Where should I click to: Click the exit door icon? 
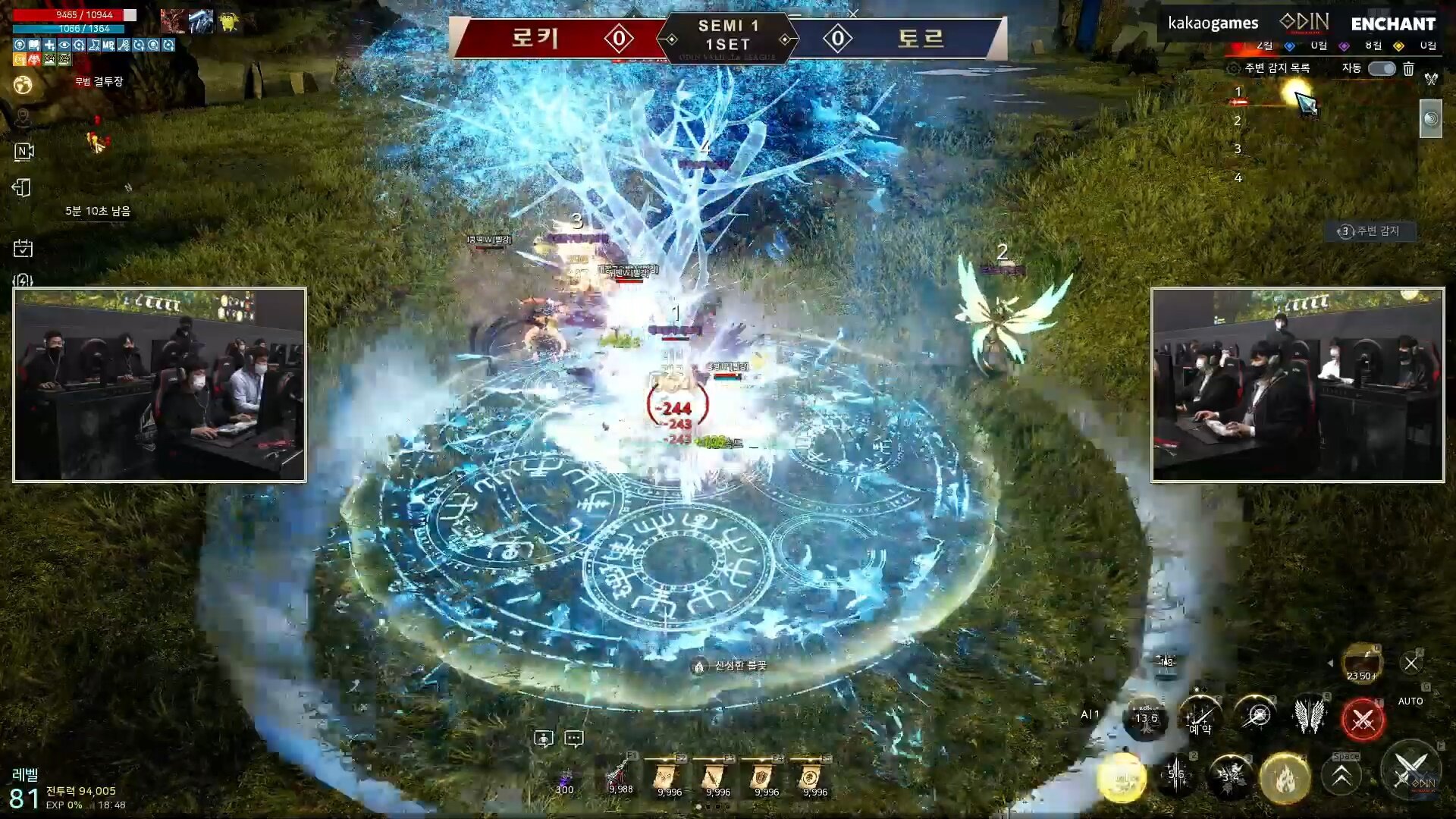[x=23, y=188]
